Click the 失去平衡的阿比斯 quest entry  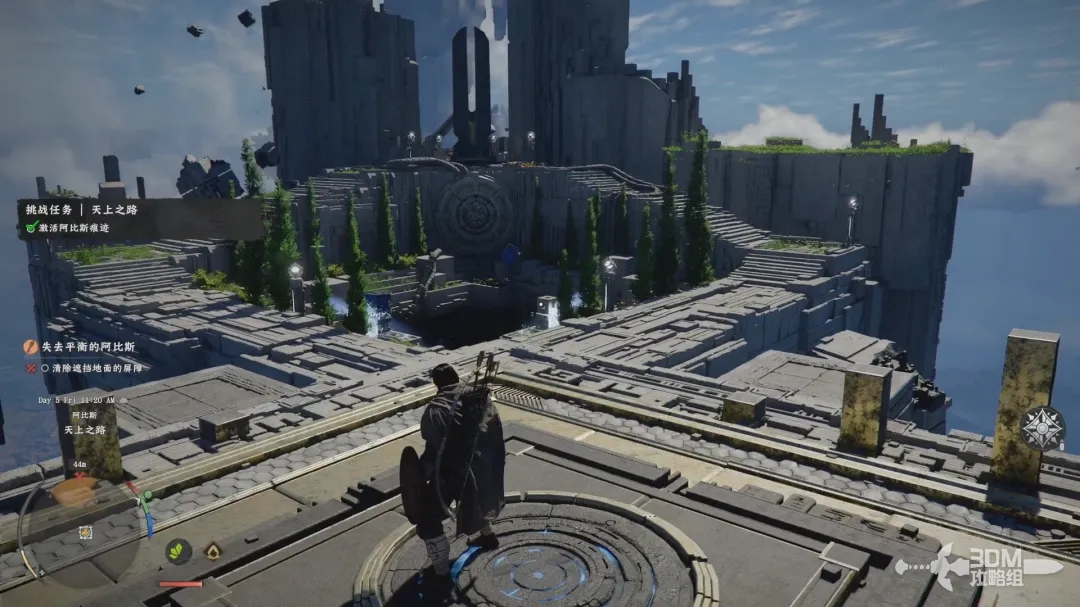coord(86,347)
